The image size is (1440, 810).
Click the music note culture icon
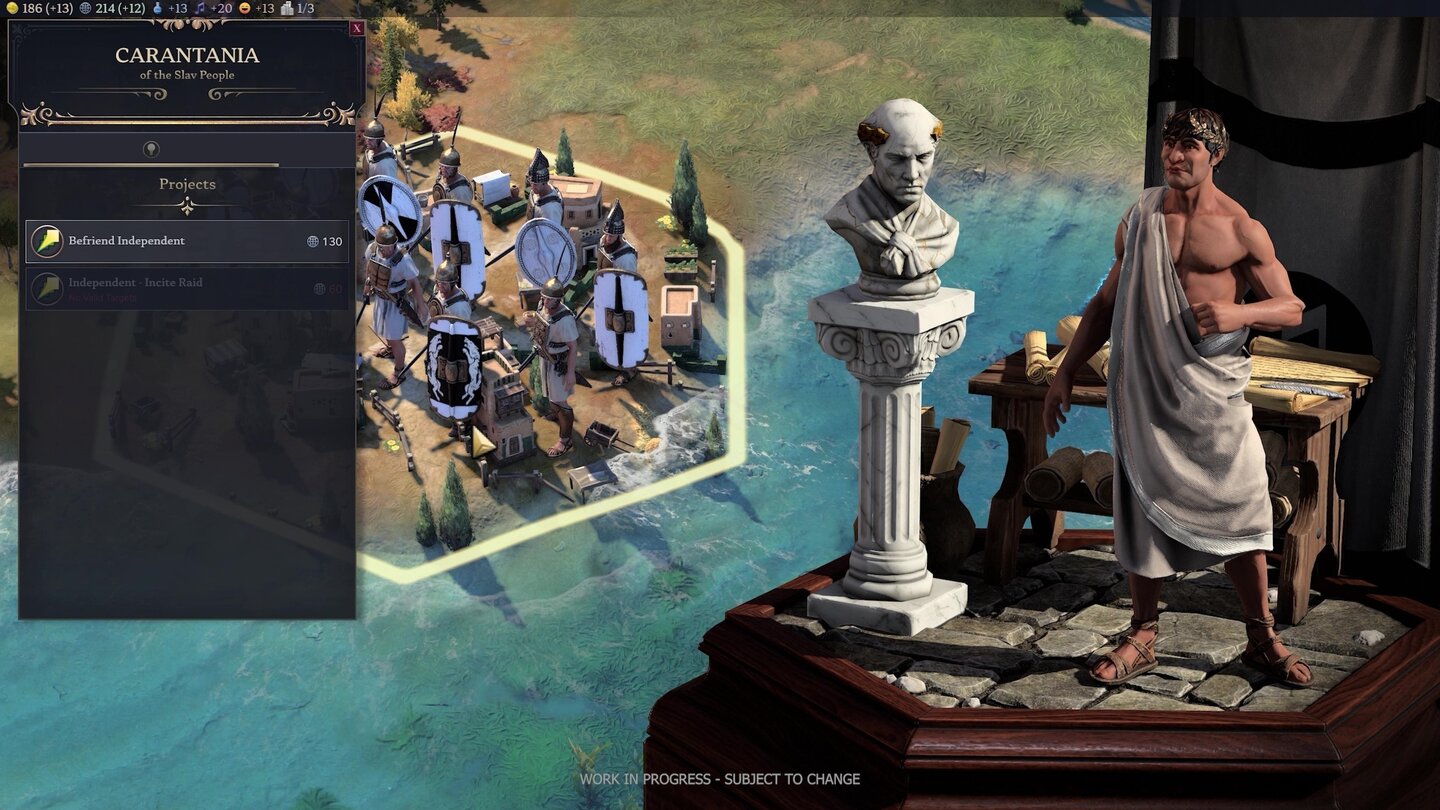pyautogui.click(x=200, y=9)
